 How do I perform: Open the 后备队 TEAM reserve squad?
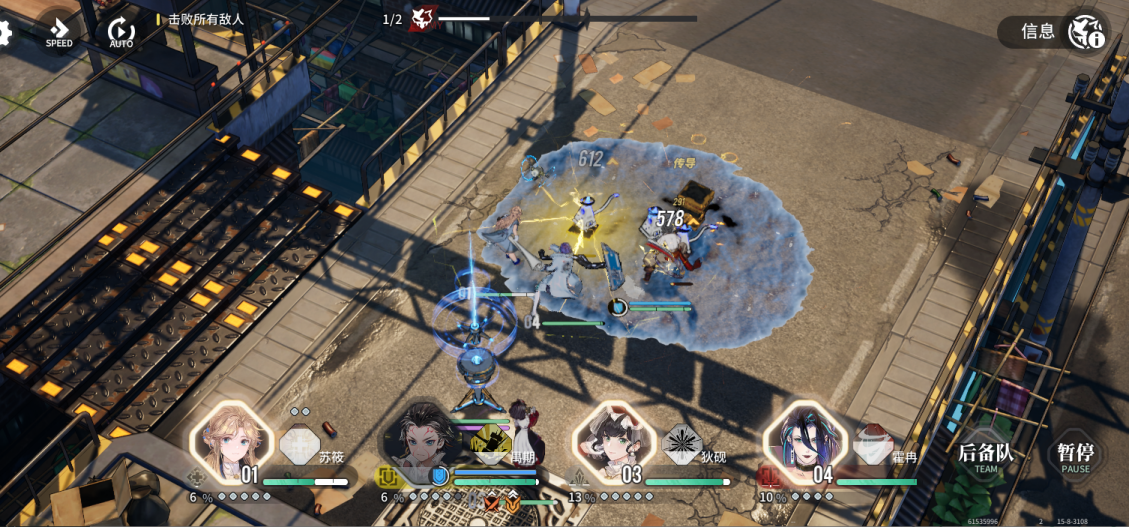986,456
